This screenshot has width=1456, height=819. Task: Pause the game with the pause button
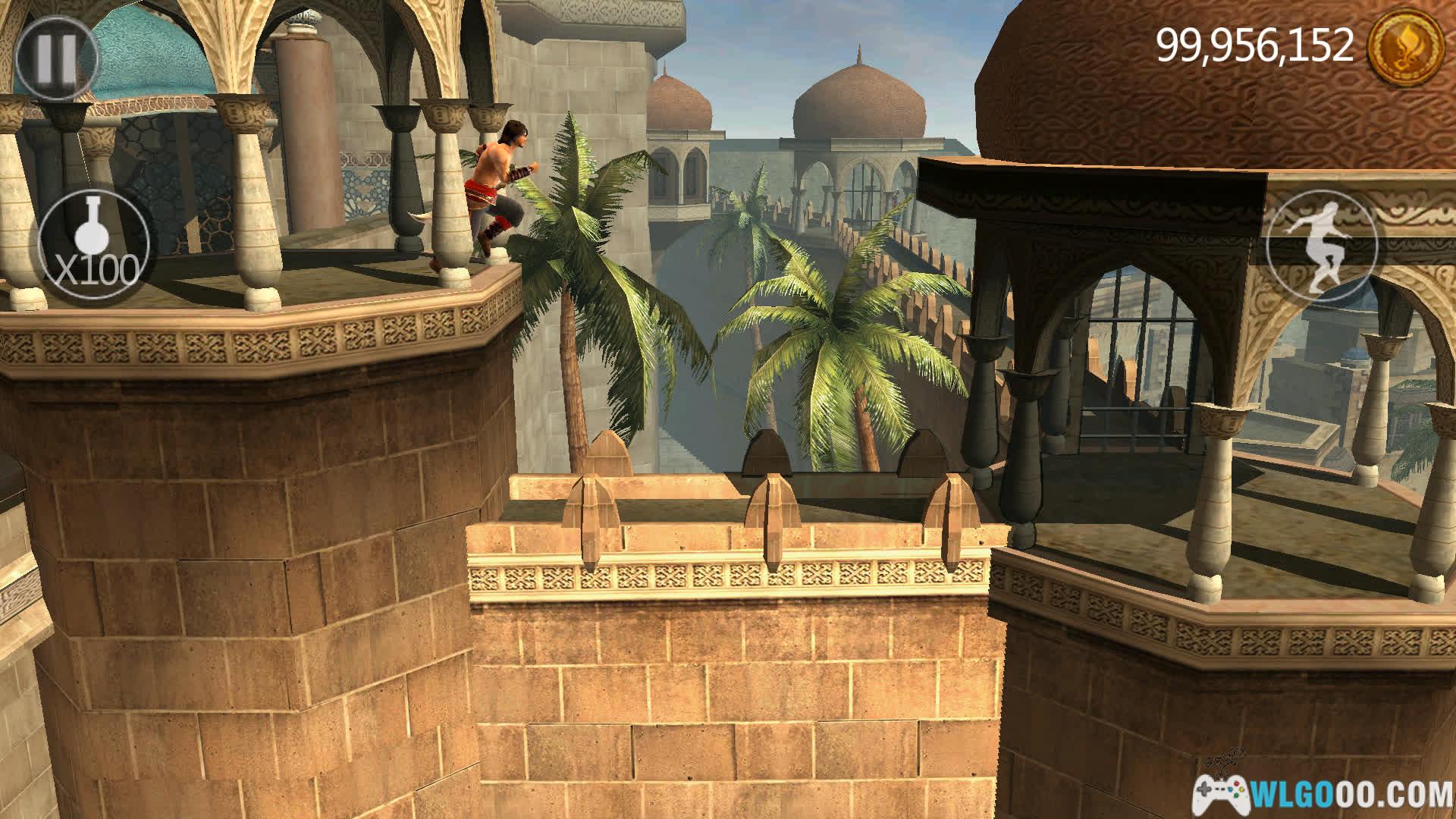pos(57,58)
